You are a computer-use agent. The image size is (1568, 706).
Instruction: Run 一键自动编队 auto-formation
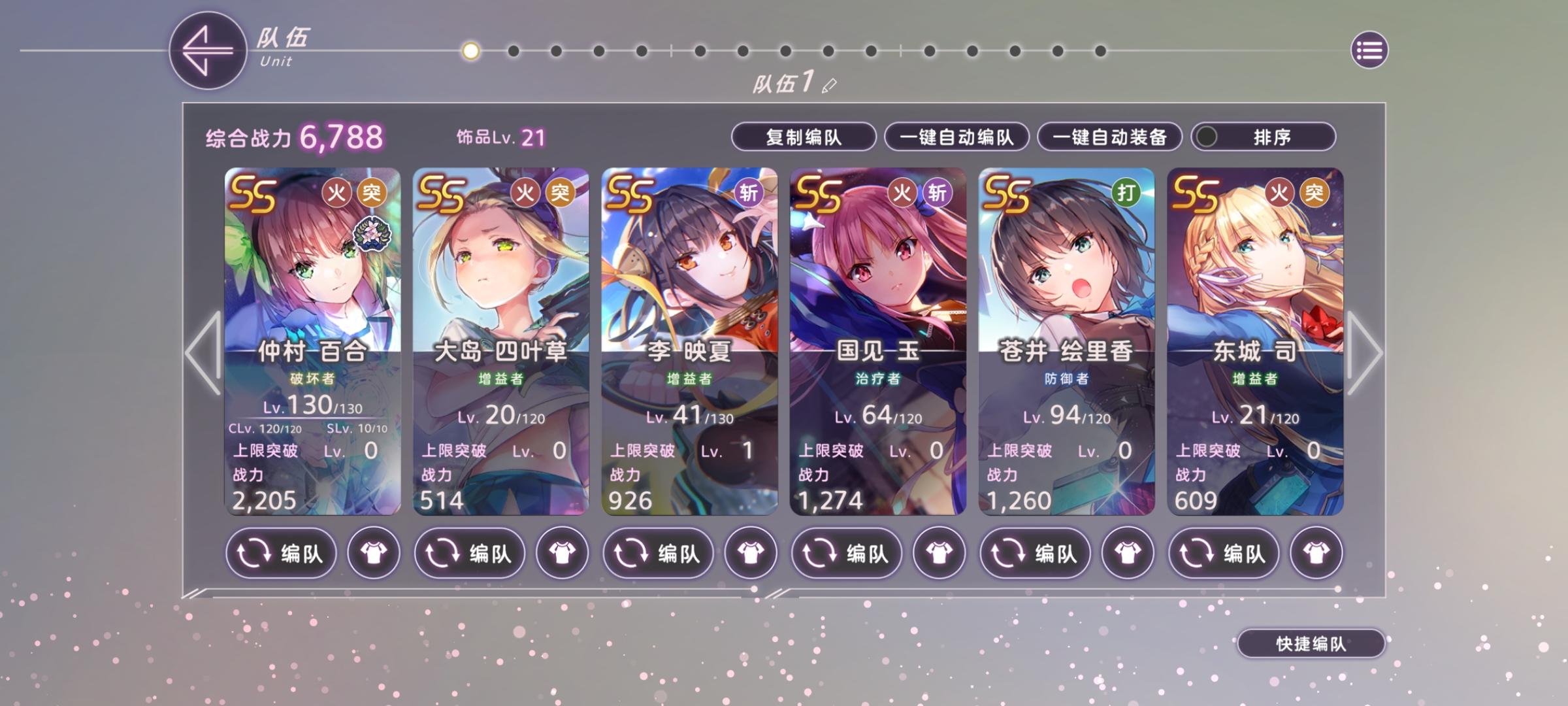click(x=957, y=137)
